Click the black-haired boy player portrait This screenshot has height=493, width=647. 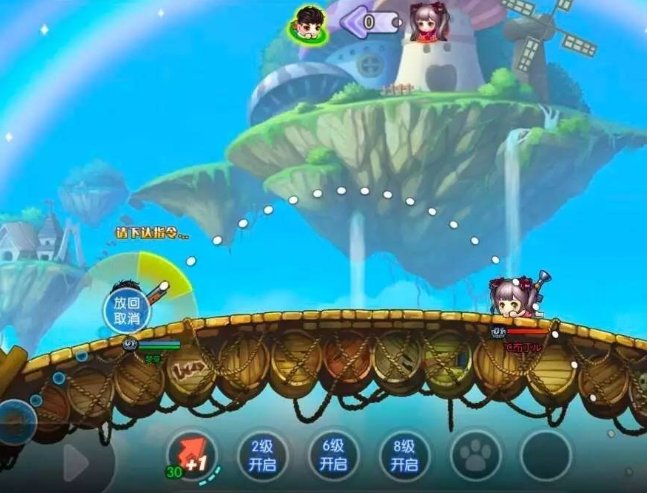[308, 22]
